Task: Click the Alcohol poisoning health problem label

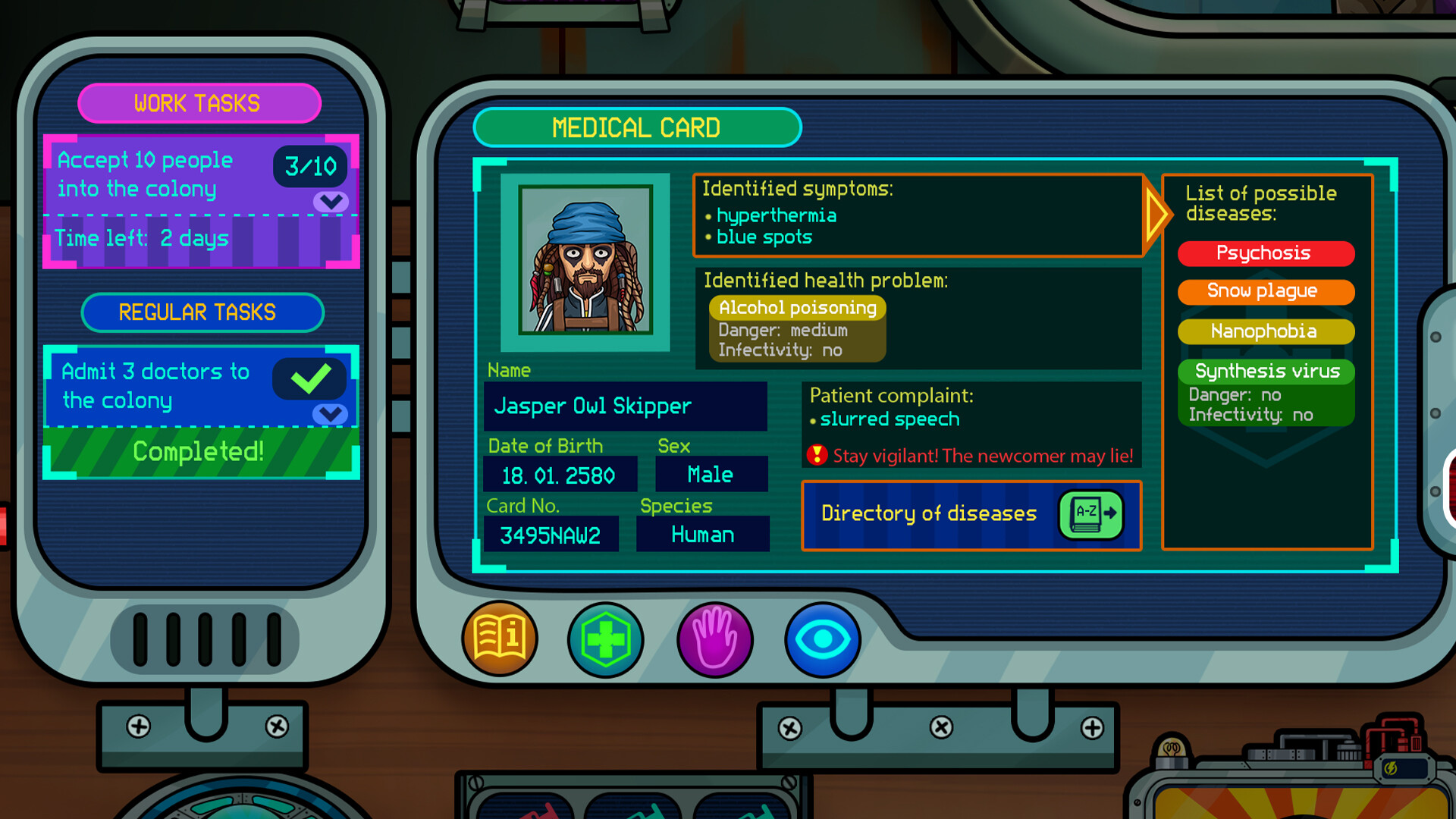Action: (797, 308)
